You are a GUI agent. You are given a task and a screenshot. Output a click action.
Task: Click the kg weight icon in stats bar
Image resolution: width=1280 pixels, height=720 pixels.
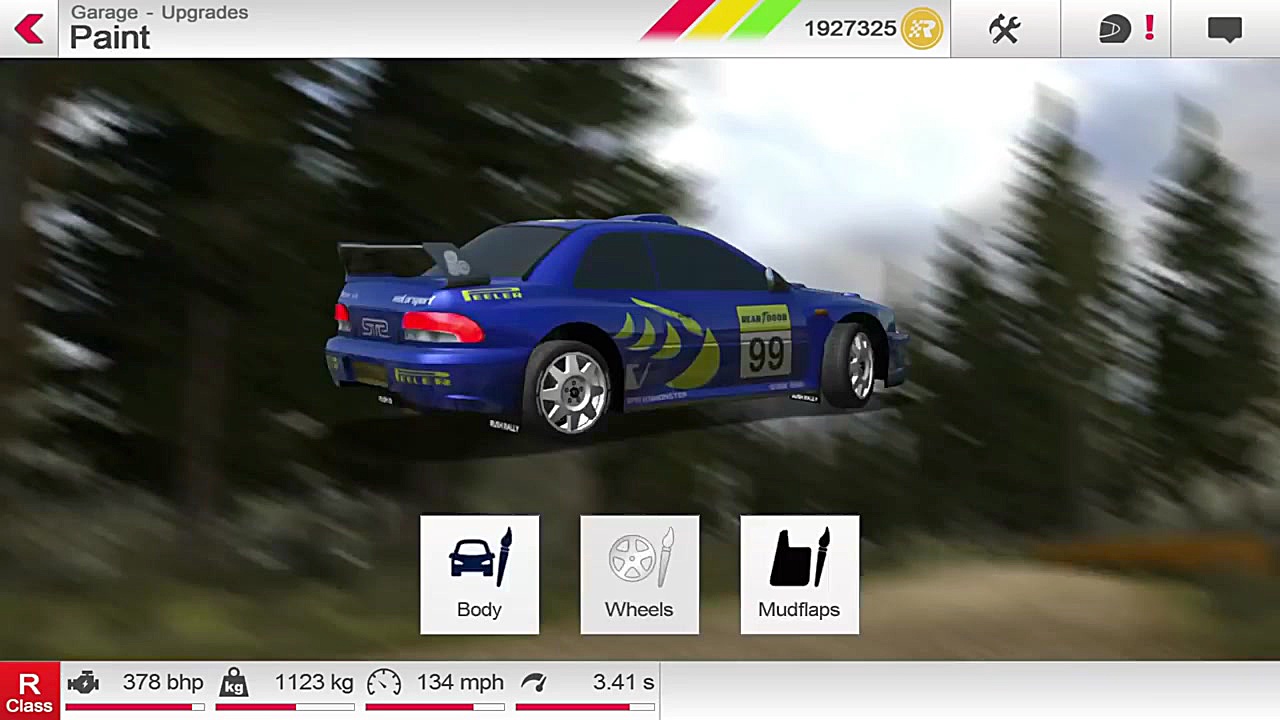click(233, 682)
